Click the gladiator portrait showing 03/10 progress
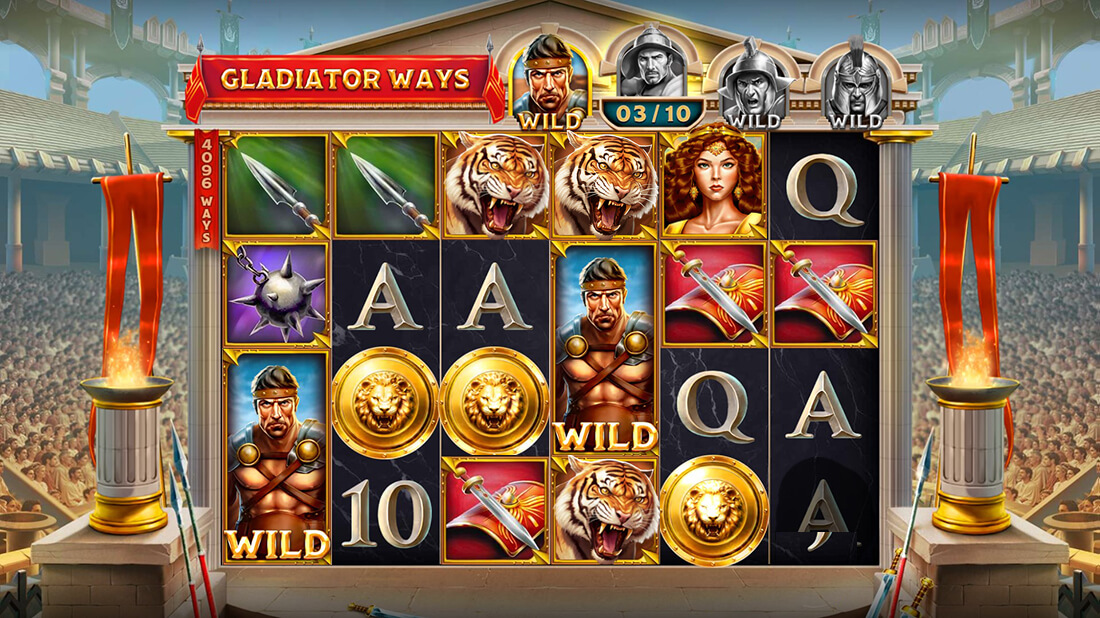 click(652, 76)
